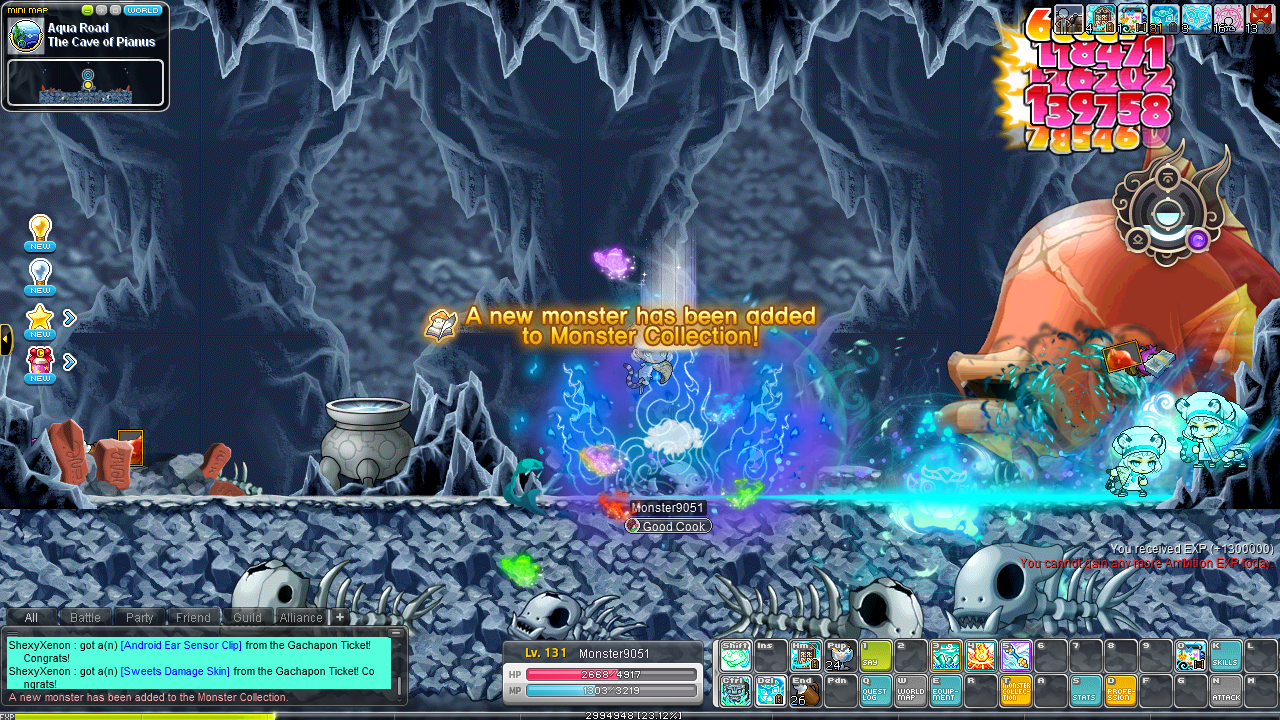Switch to the Battle chat tab
This screenshot has width=1280, height=720.
[x=85, y=617]
